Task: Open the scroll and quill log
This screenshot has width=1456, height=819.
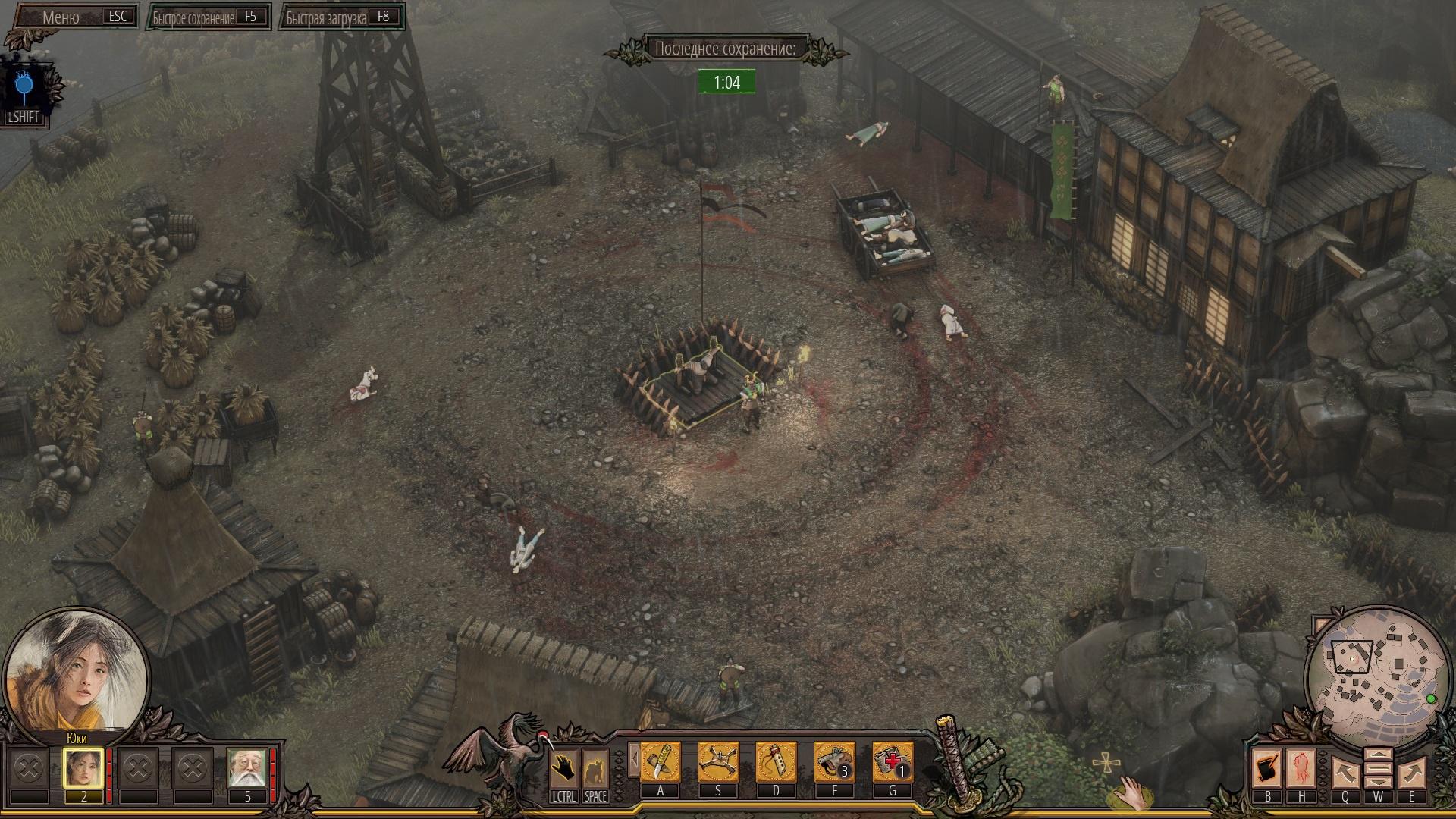Action: [x=1267, y=768]
